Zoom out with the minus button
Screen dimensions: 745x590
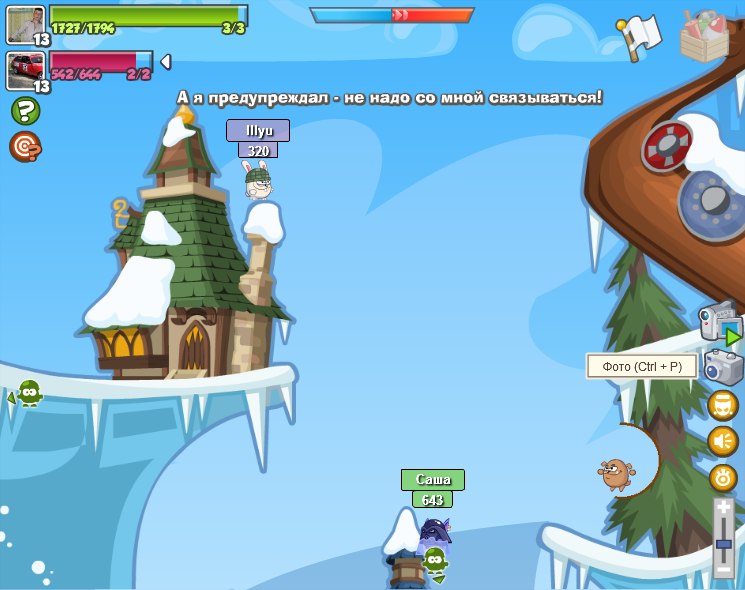[723, 570]
